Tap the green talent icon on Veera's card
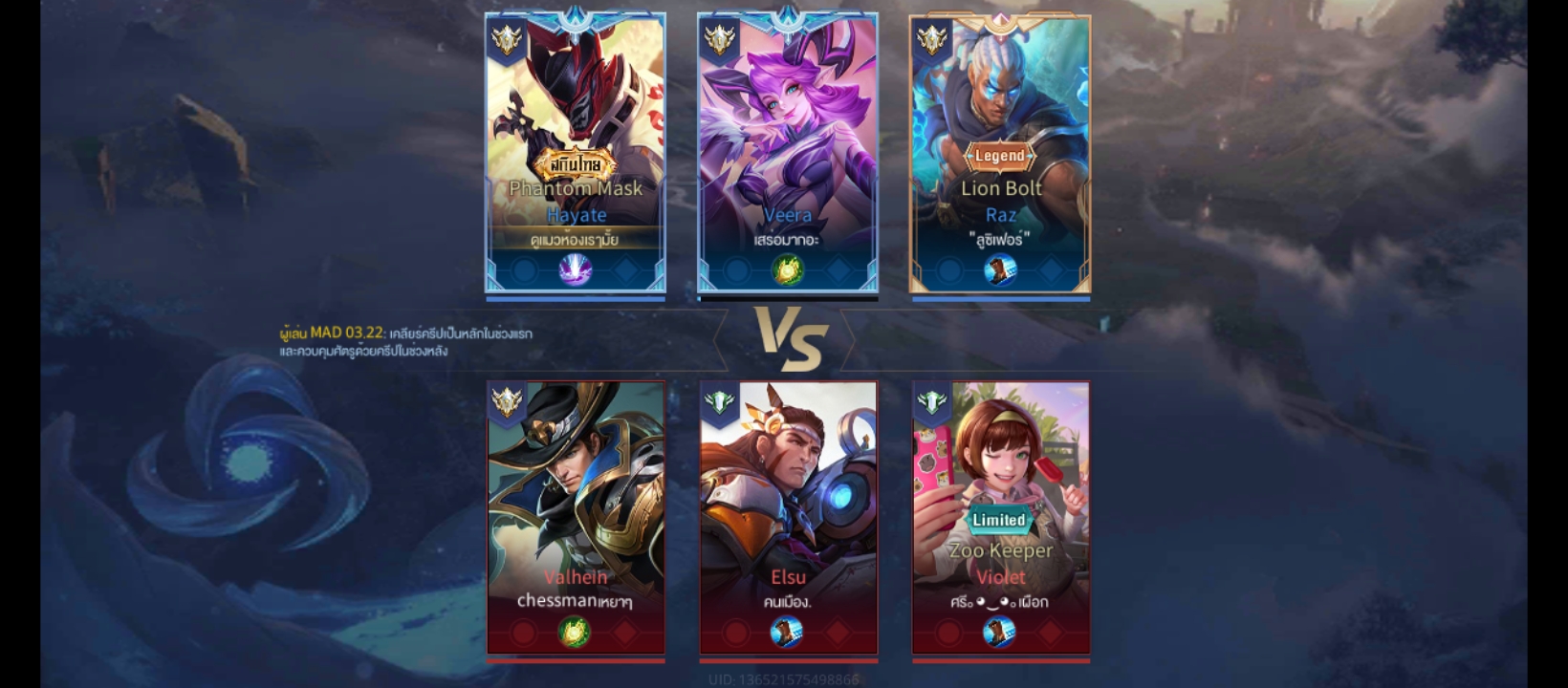The width and height of the screenshot is (1568, 688). [x=787, y=270]
